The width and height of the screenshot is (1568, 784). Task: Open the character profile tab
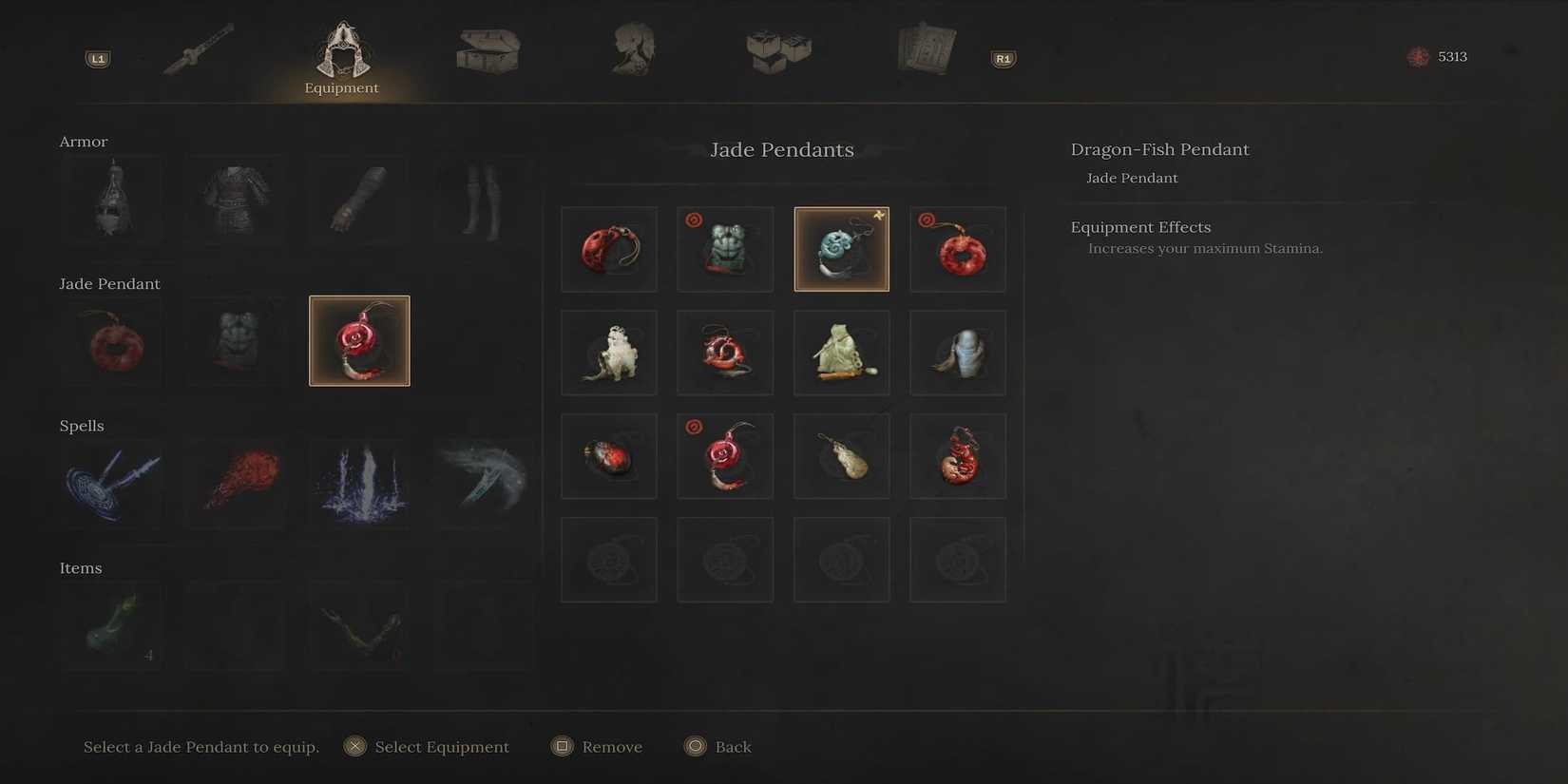click(x=632, y=49)
